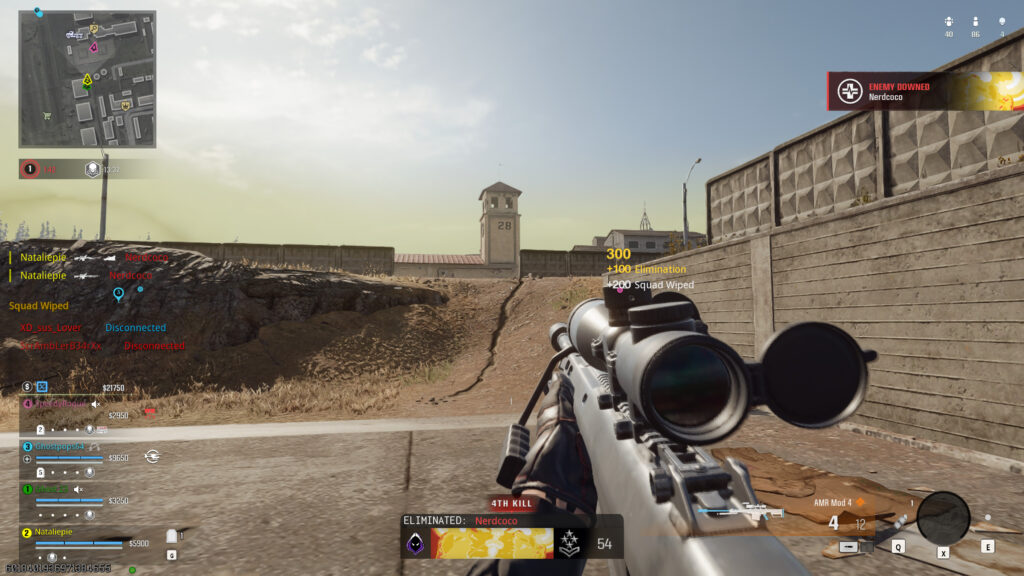Click the Enemy Downed Nerdcoco notification
1024x576 pixels.
click(x=924, y=91)
